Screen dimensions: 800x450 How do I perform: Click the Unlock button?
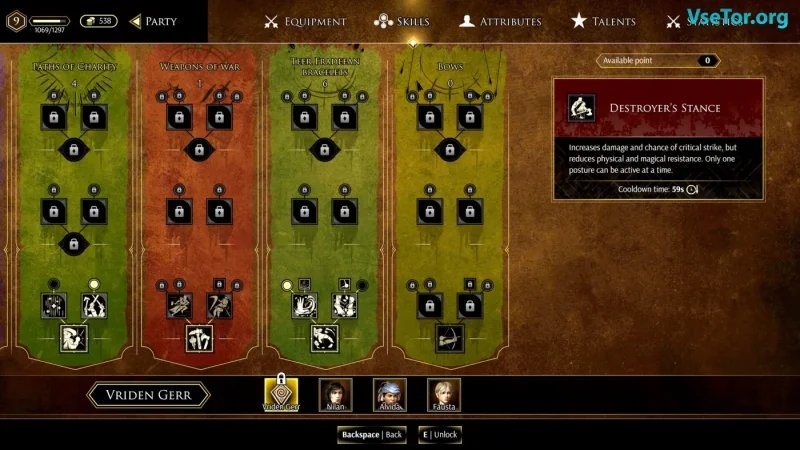pyautogui.click(x=440, y=435)
